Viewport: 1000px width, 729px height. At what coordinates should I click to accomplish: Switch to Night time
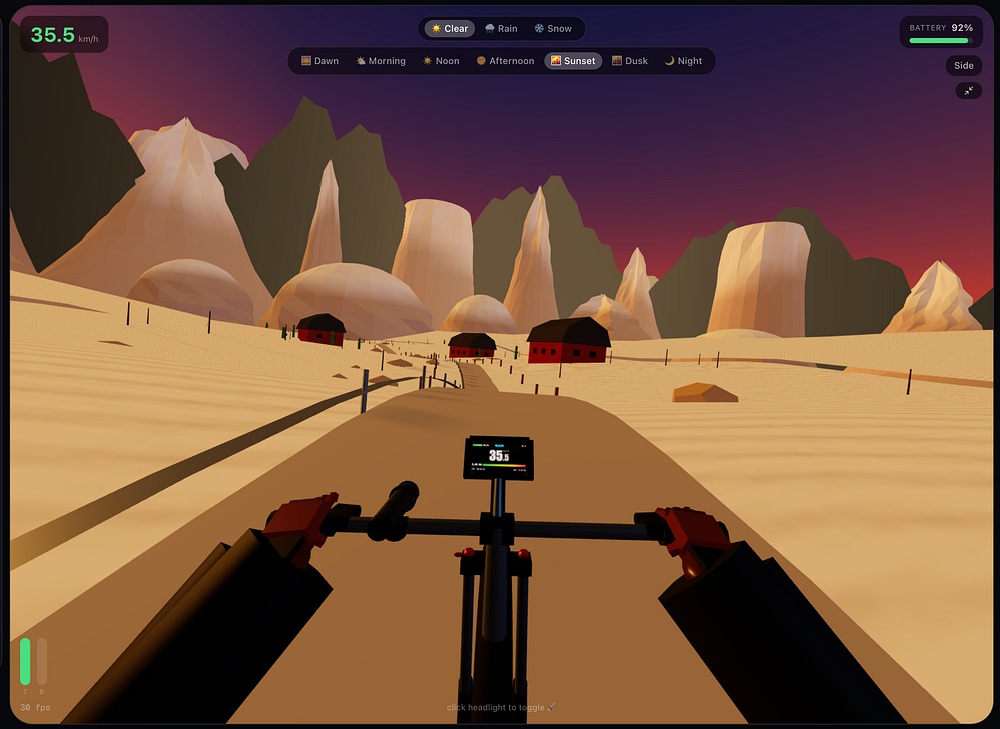[x=684, y=61]
